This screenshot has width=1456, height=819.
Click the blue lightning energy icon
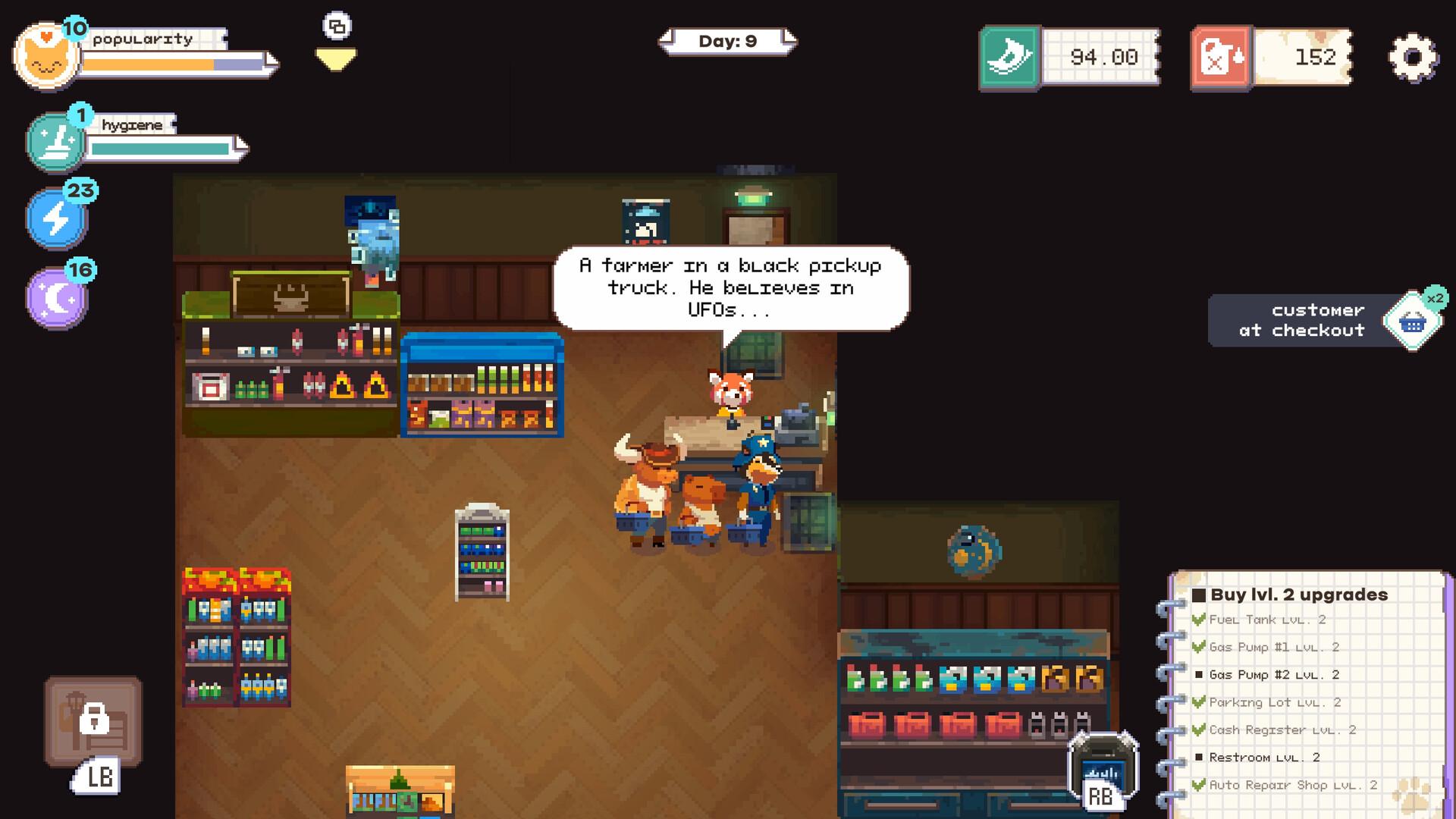click(x=57, y=218)
